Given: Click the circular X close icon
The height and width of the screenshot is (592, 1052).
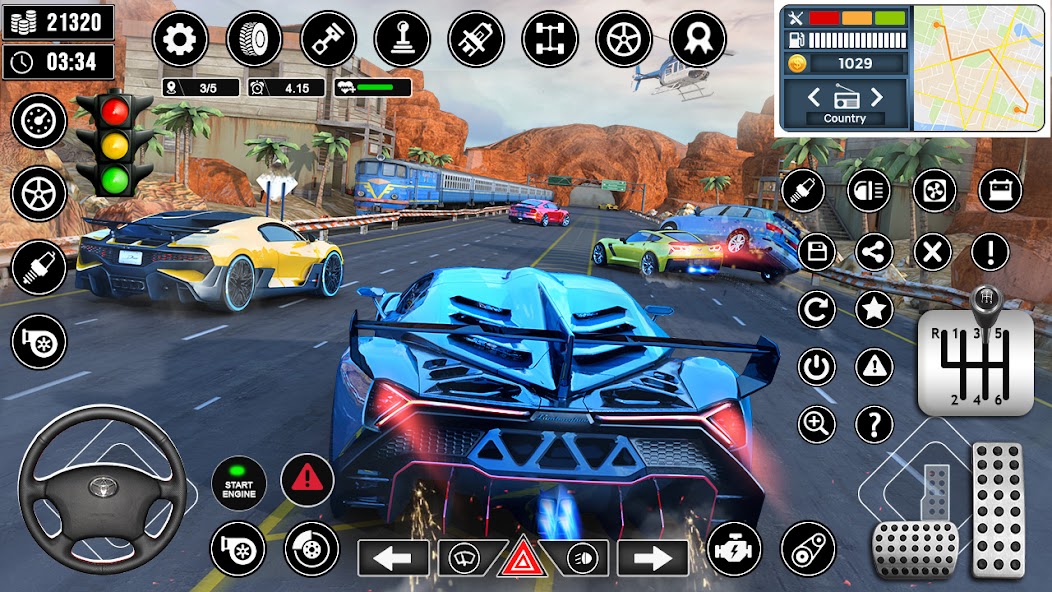Looking at the screenshot, I should [932, 251].
